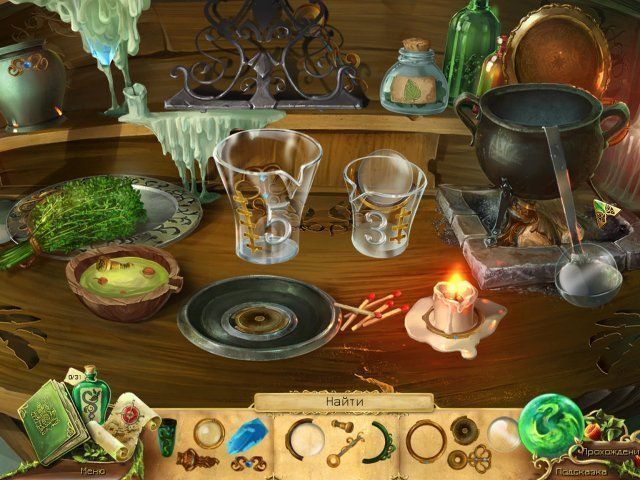Select the blue crystal in the inventory
Screen dimensions: 640x480
(x=242, y=436)
